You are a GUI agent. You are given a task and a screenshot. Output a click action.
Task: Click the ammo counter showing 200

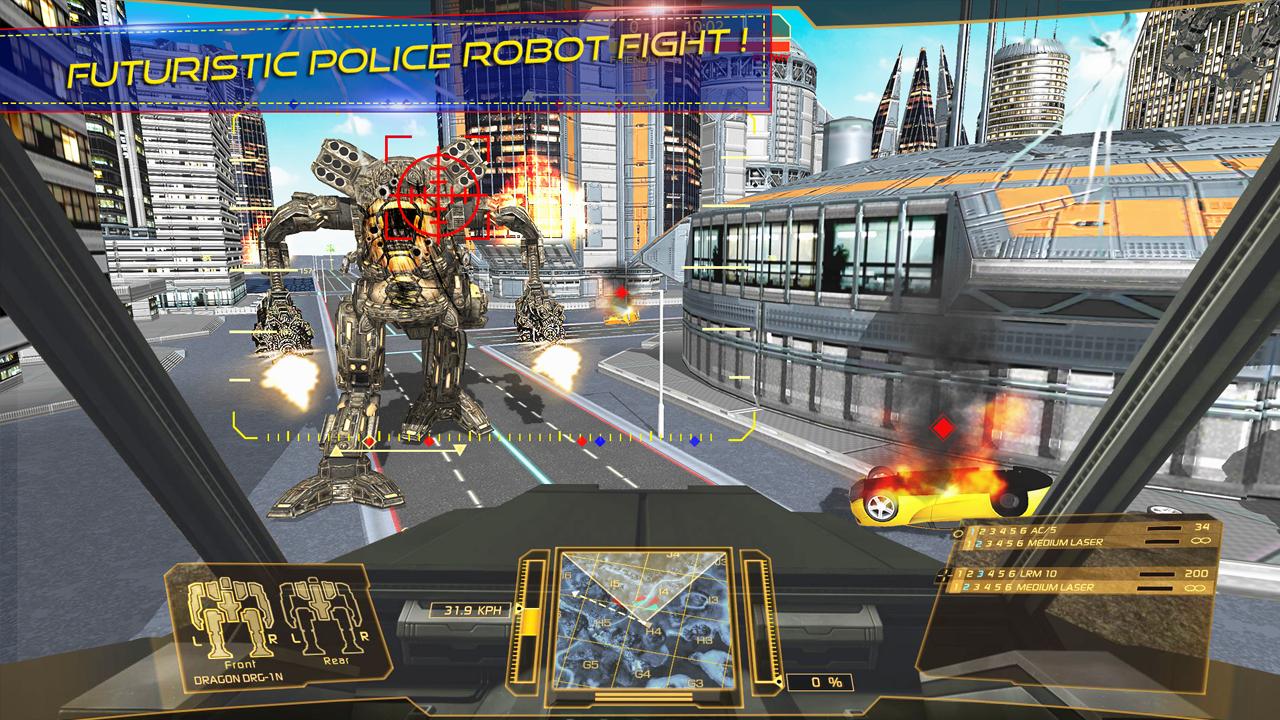[1197, 574]
